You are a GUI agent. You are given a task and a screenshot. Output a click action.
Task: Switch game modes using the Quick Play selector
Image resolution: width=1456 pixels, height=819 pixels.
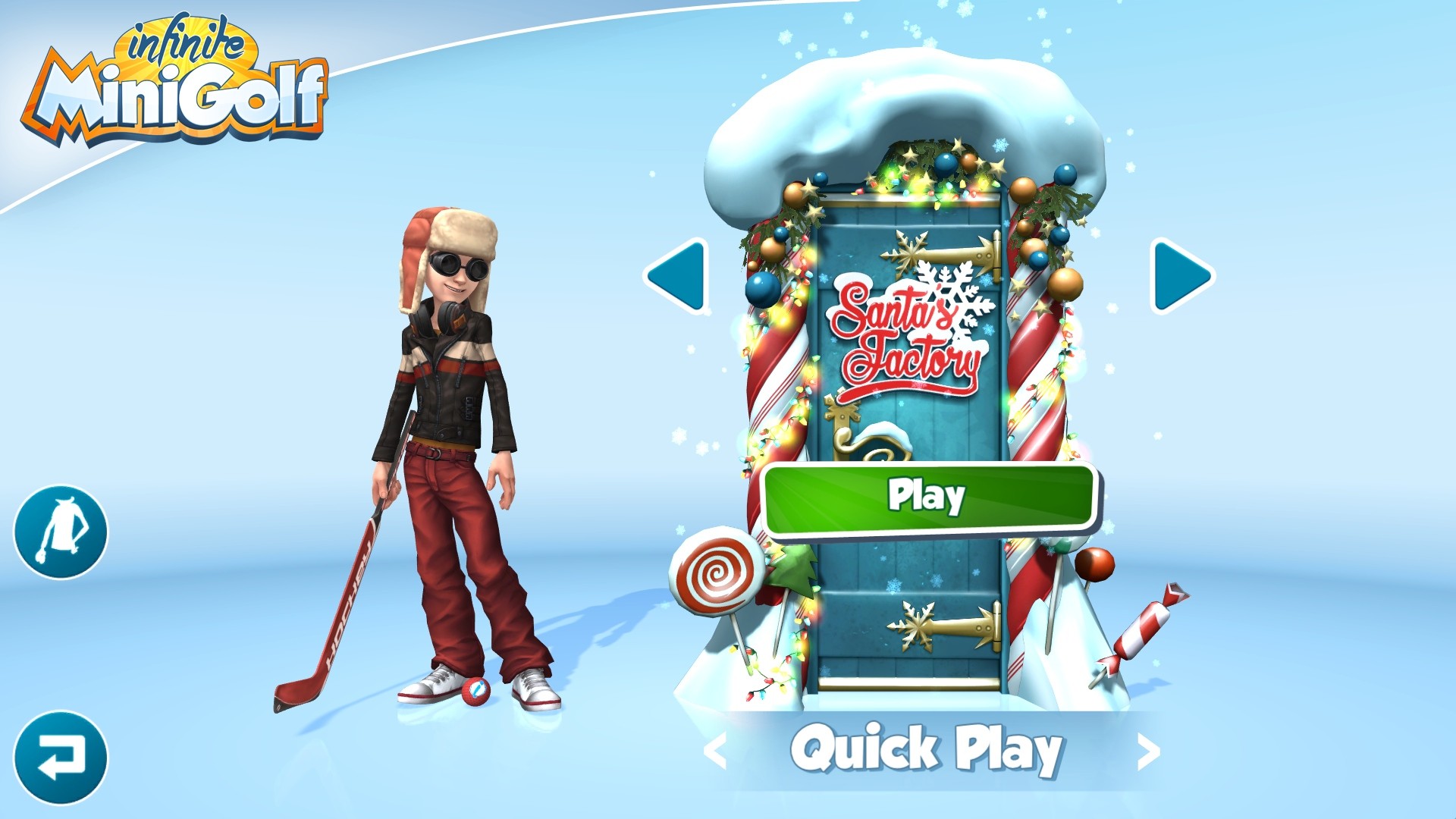pos(927,751)
